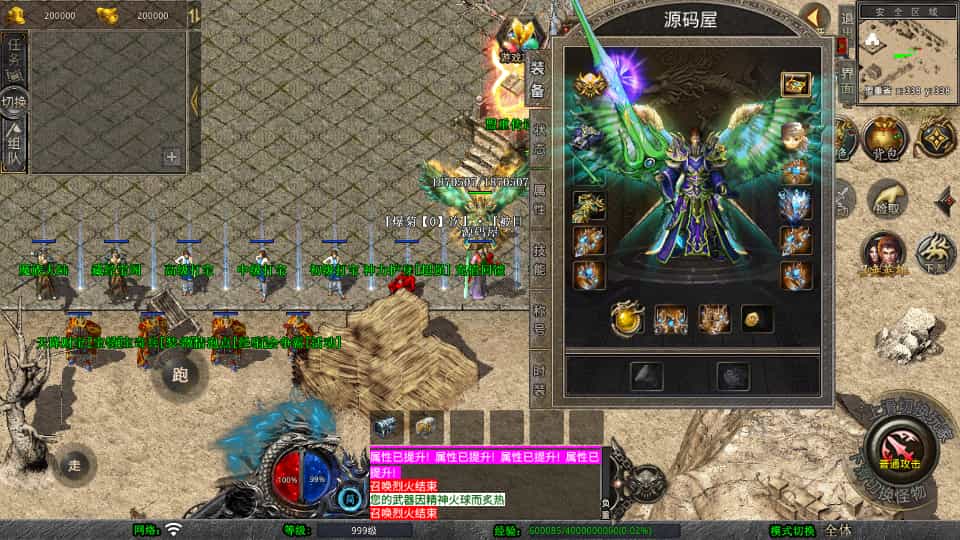
Task: Select the golden orb equipment slot
Action: (627, 317)
